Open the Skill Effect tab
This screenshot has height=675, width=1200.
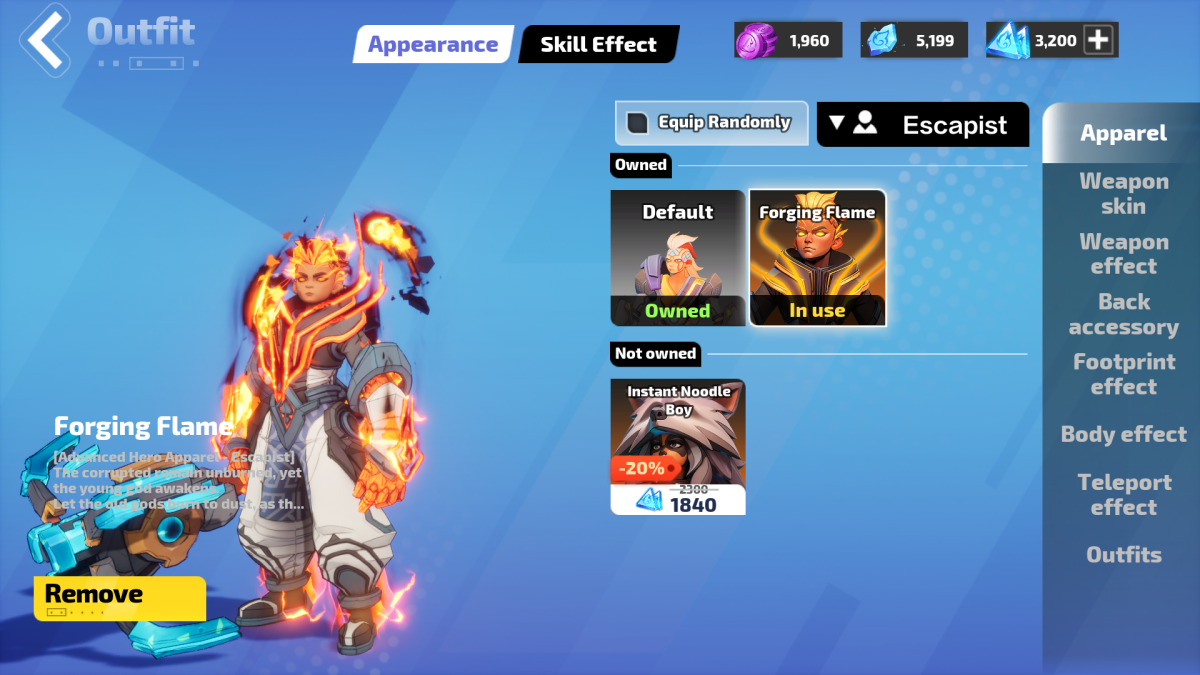coord(598,44)
